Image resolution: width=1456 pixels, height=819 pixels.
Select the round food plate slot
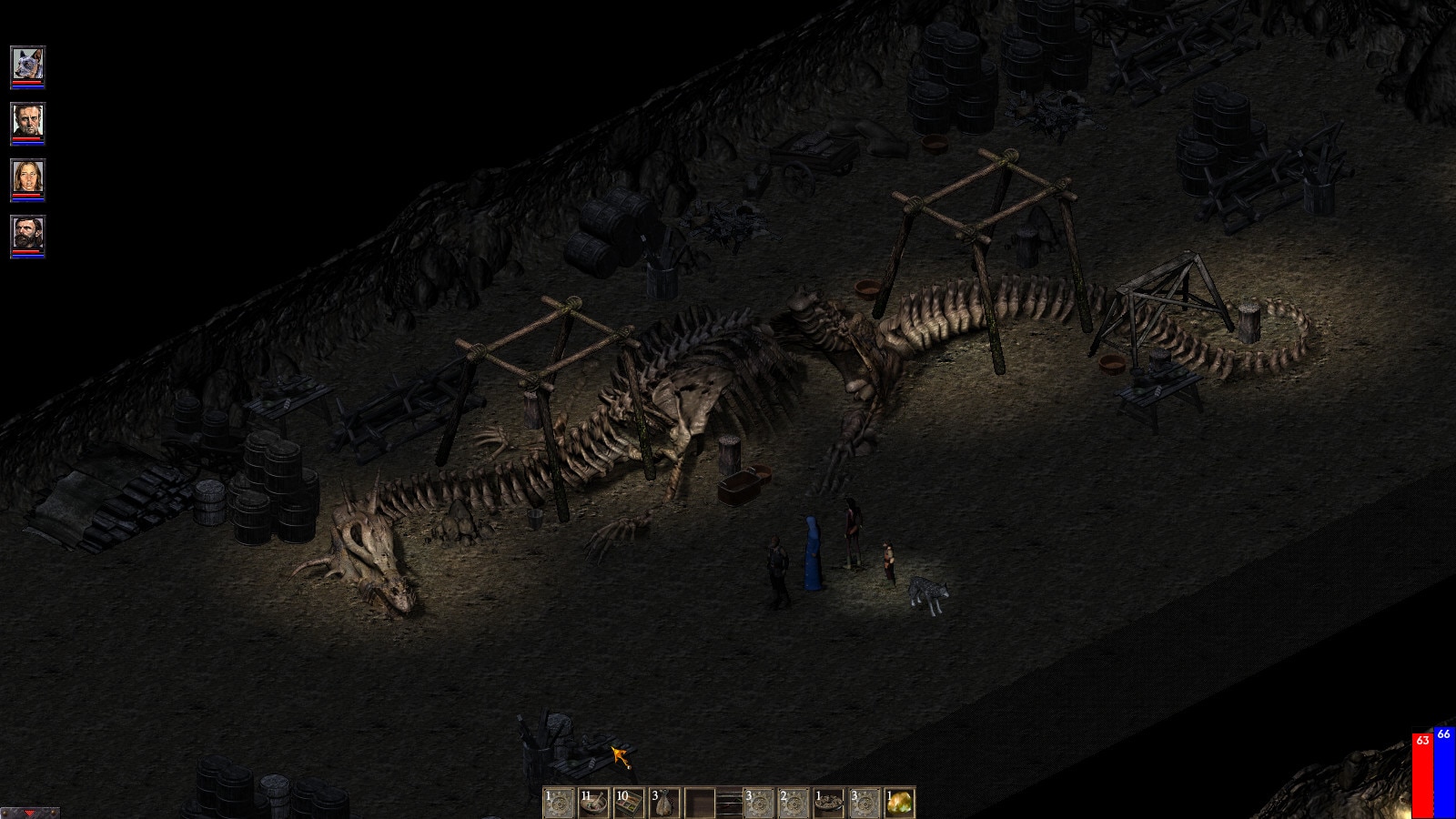[829, 803]
